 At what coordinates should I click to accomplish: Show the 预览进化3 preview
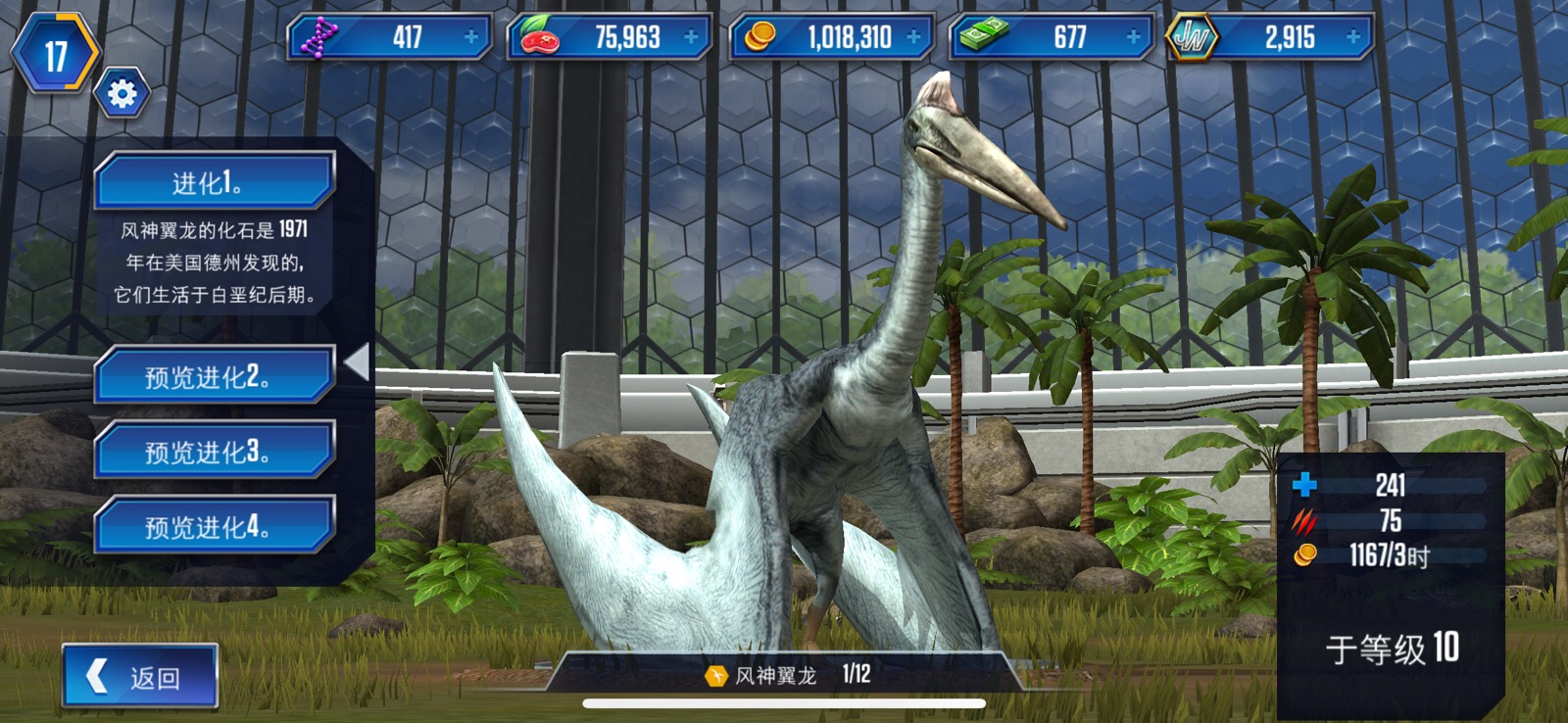click(x=214, y=452)
